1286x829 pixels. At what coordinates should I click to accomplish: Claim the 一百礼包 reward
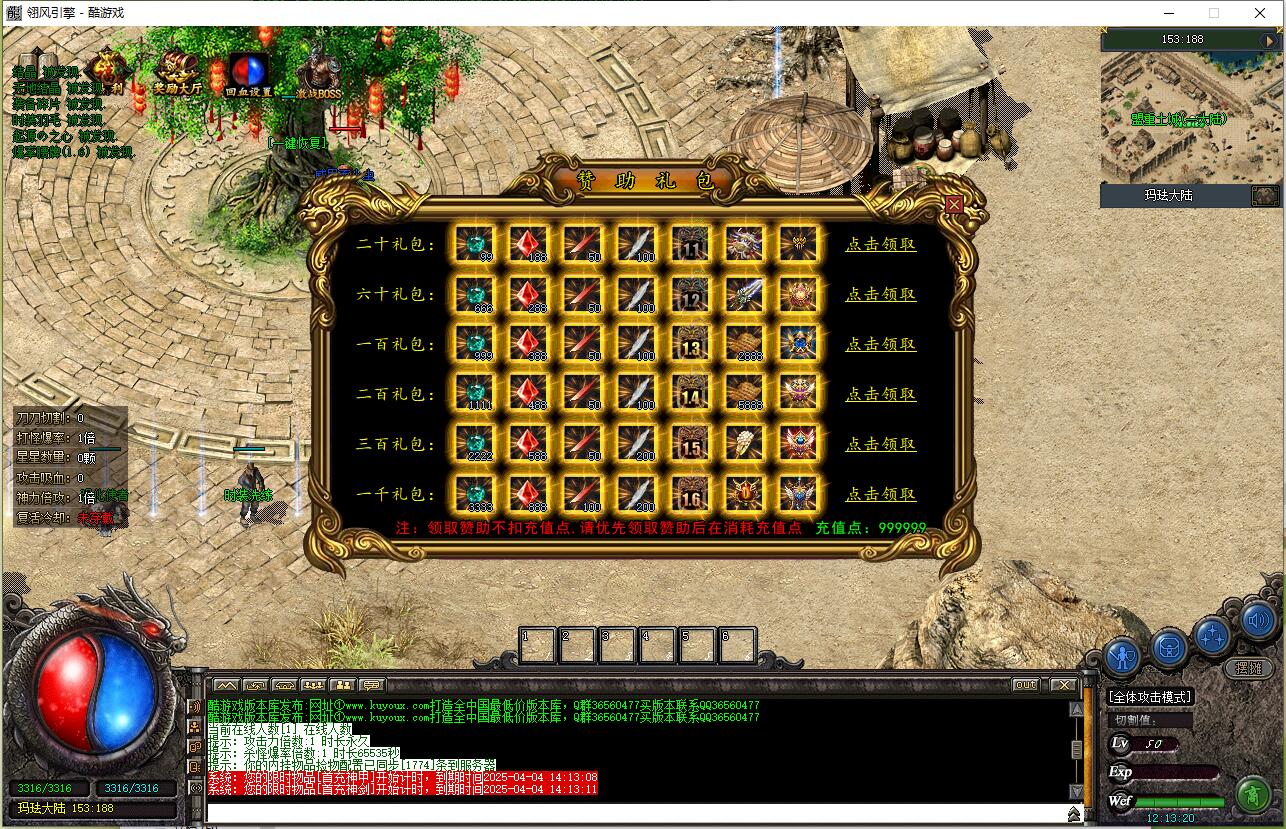[880, 344]
